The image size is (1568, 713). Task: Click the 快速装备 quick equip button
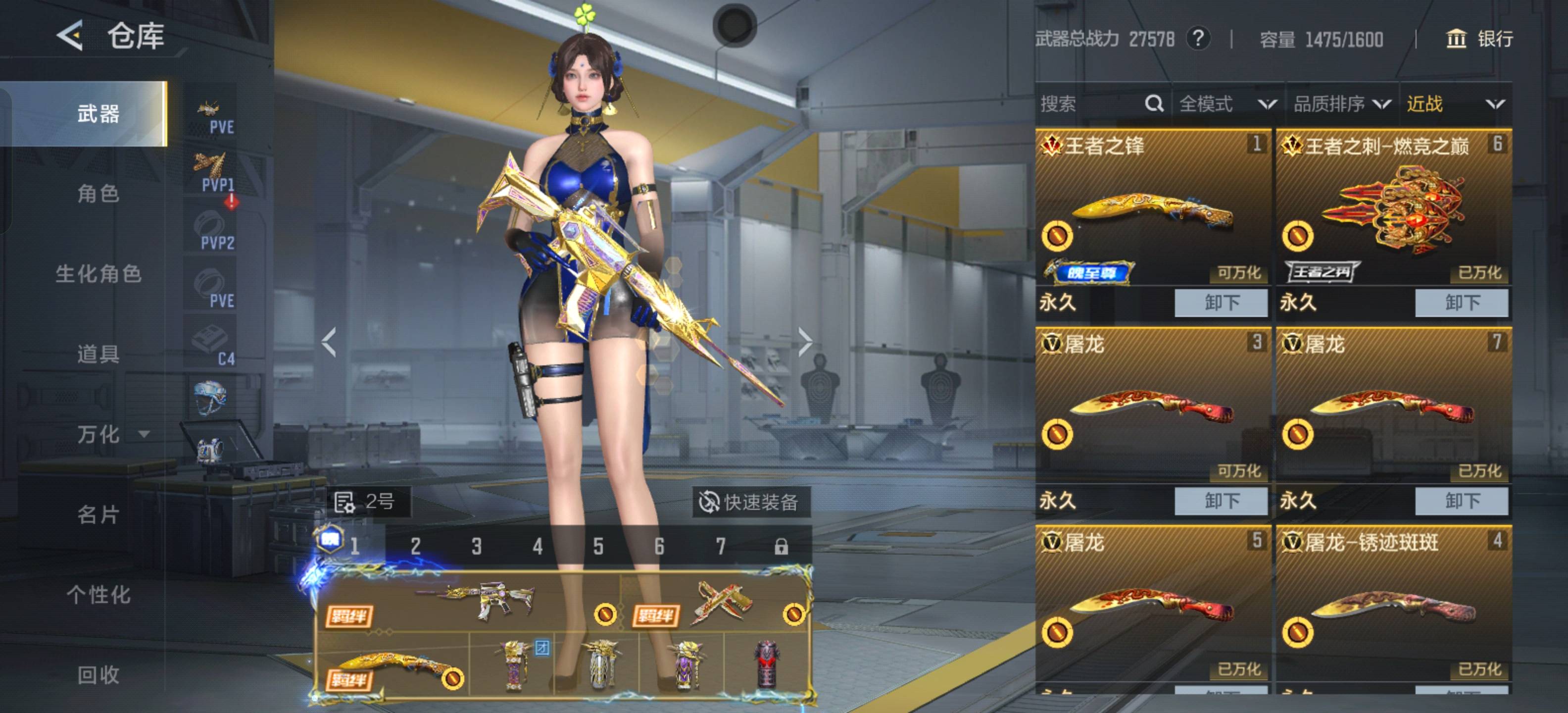point(750,503)
